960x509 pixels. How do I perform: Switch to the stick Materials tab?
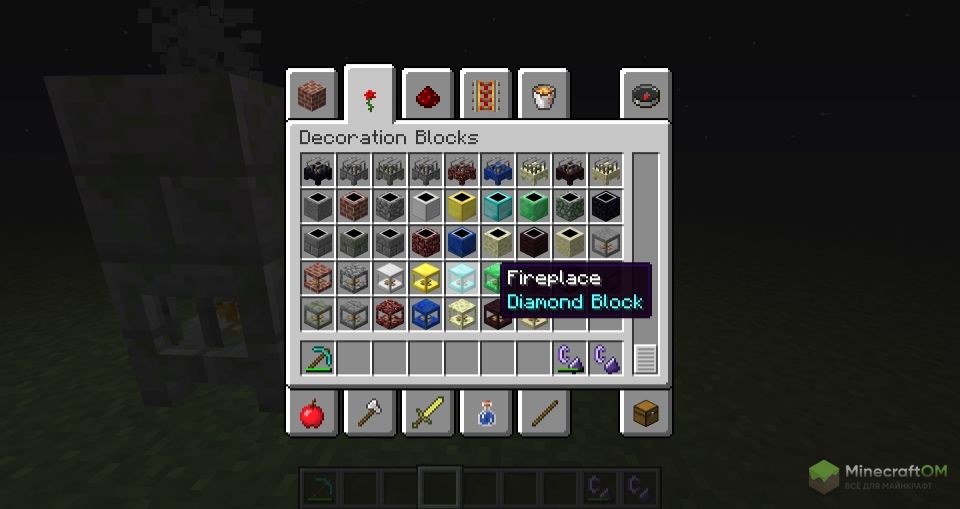tap(543, 411)
